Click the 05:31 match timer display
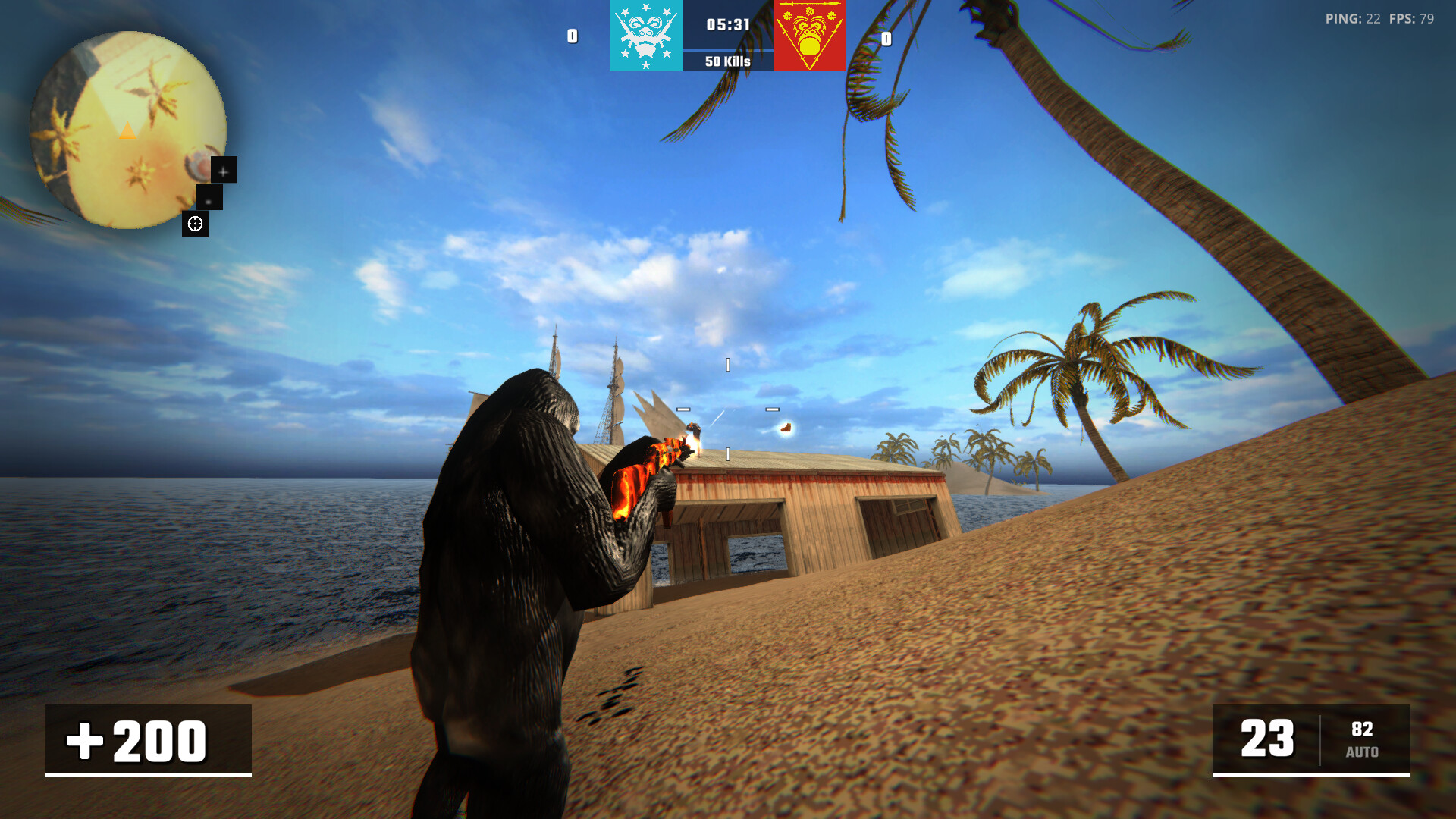The image size is (1456, 819). pos(726,24)
